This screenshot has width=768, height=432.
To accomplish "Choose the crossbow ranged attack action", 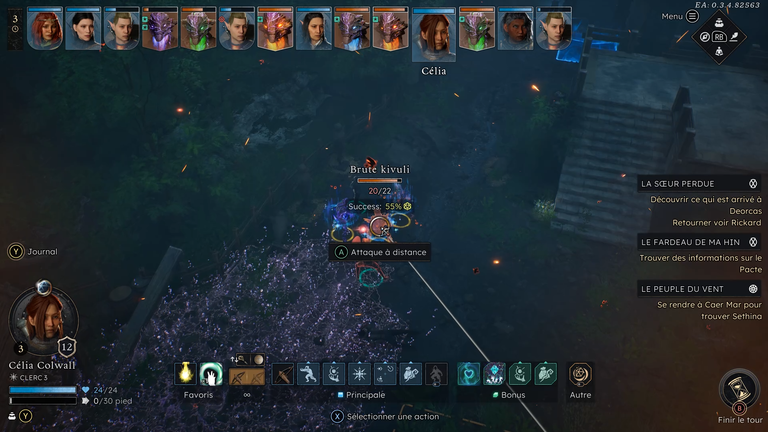I will point(284,374).
